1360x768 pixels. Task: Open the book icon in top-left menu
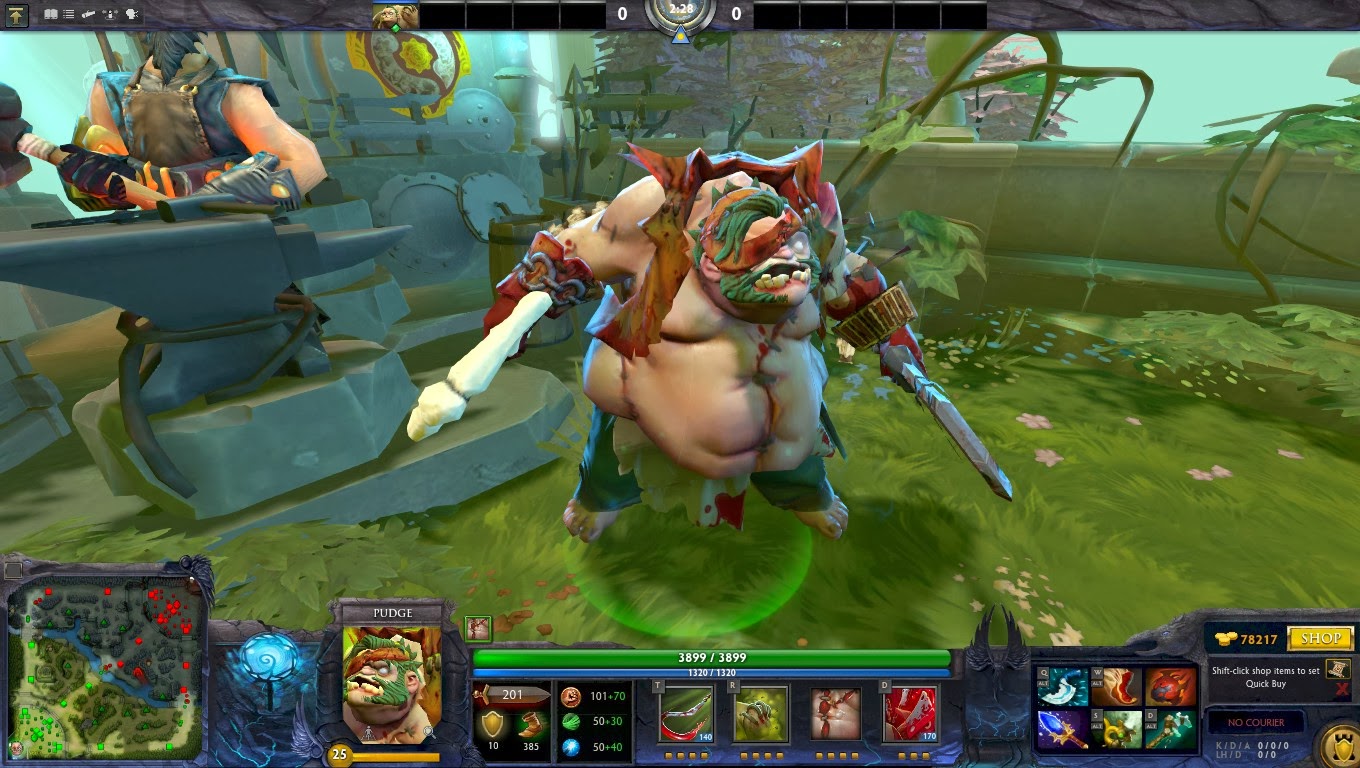tap(51, 15)
